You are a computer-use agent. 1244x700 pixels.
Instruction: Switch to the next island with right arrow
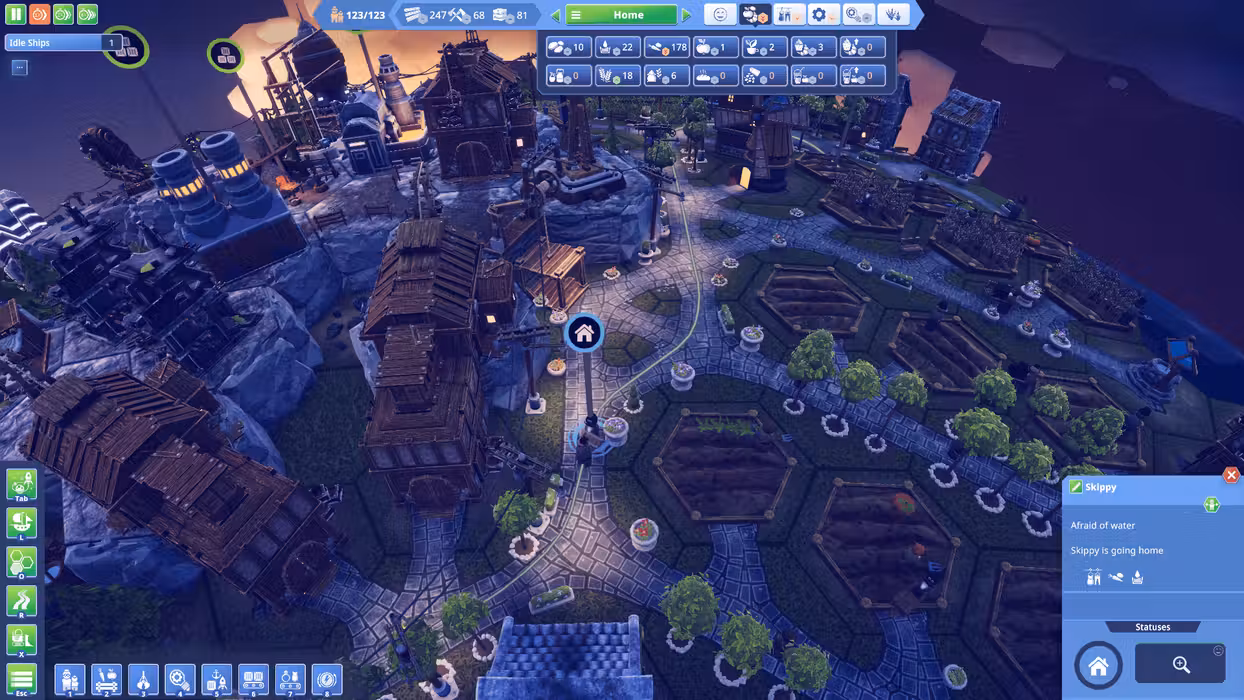[x=686, y=15]
